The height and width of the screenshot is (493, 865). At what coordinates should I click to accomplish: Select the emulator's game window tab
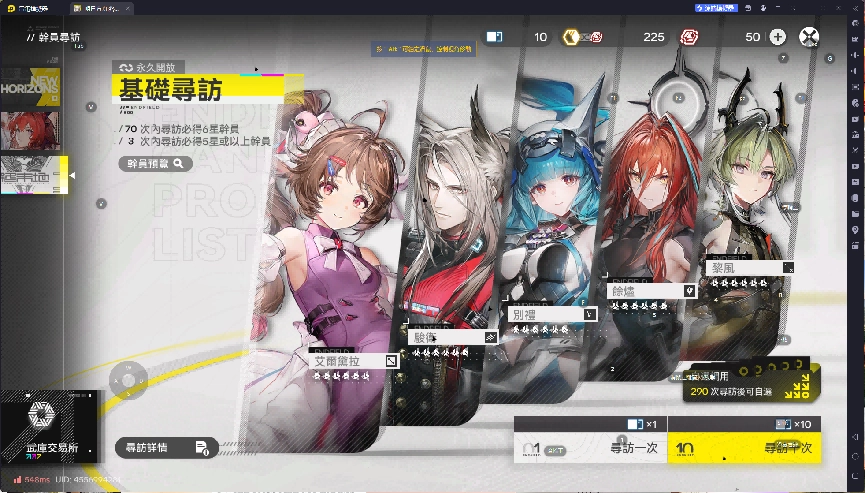[x=111, y=7]
